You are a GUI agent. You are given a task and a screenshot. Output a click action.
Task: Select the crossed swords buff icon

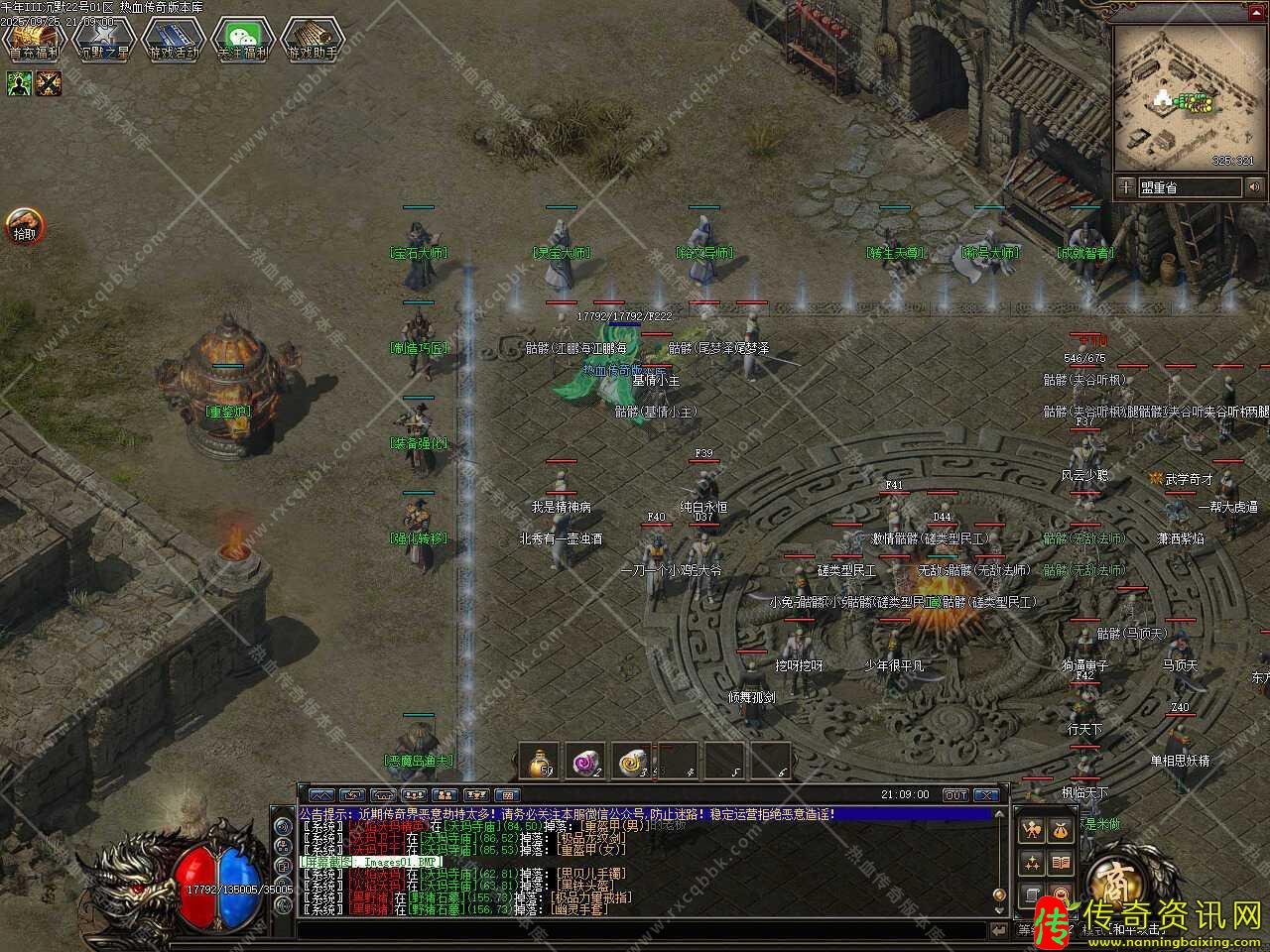coord(49,84)
